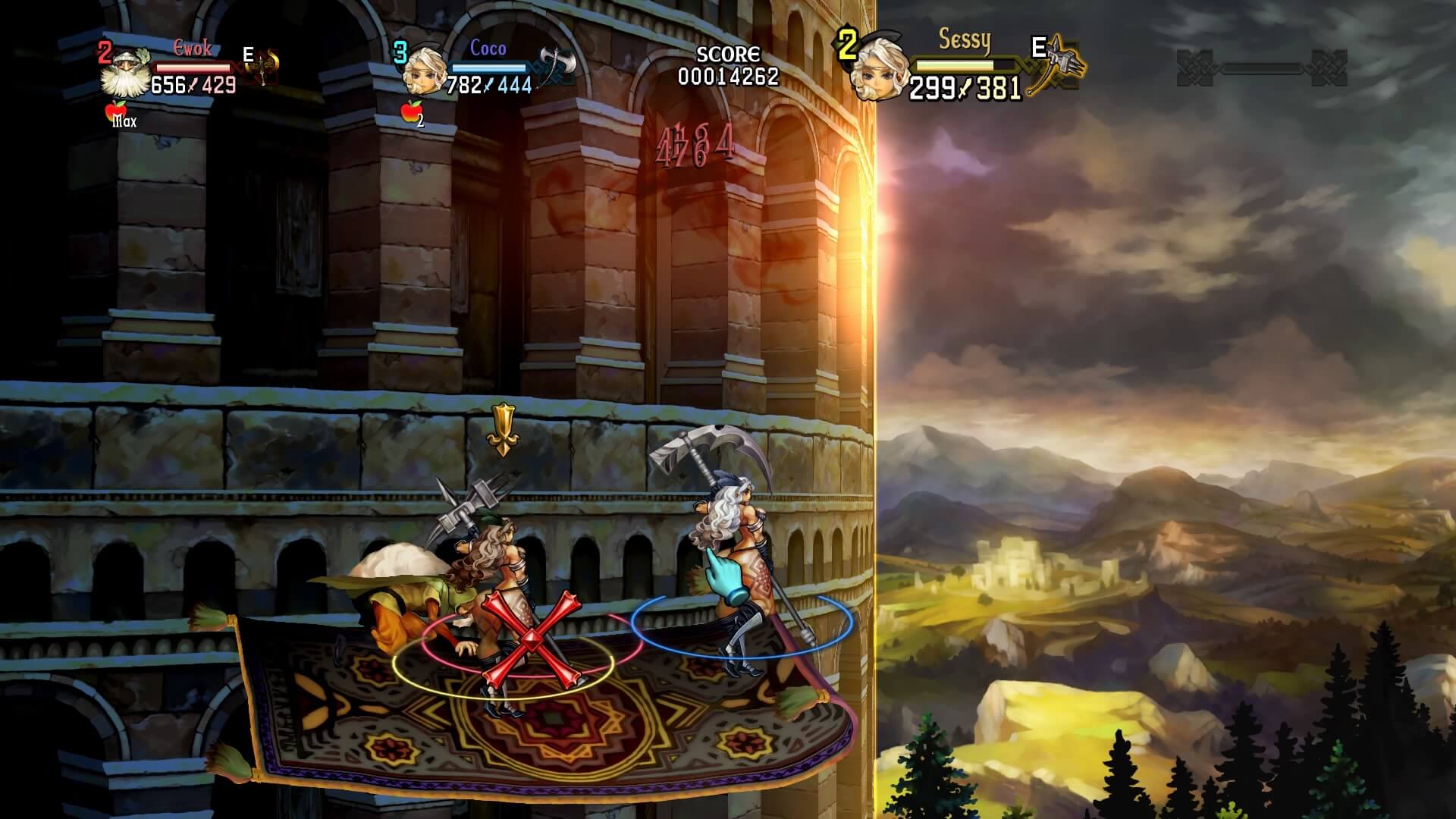Click the SCORE counter showing 00014262
Viewport: 1456px width, 819px height.
tap(730, 75)
